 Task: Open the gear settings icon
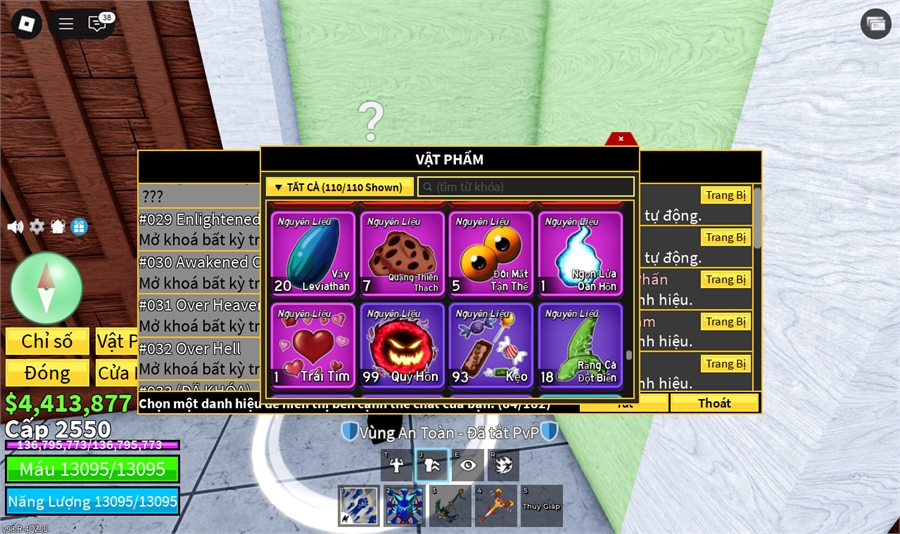[37, 227]
